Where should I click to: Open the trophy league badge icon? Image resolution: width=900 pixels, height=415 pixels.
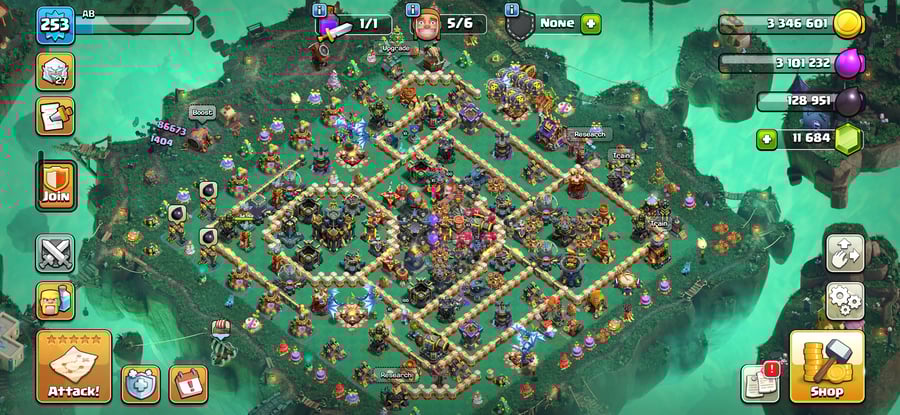pyautogui.click(x=56, y=71)
